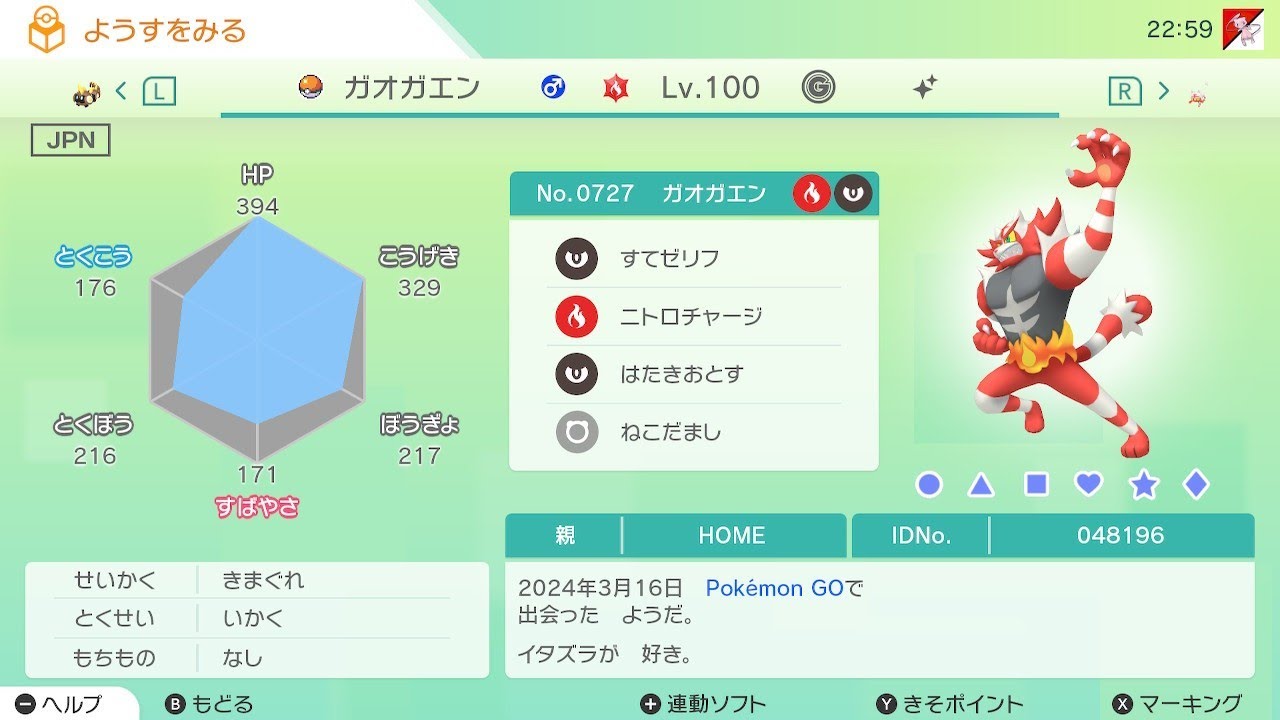Click the red Pokérus icon beside Lv.100
1280x720 pixels.
click(617, 88)
